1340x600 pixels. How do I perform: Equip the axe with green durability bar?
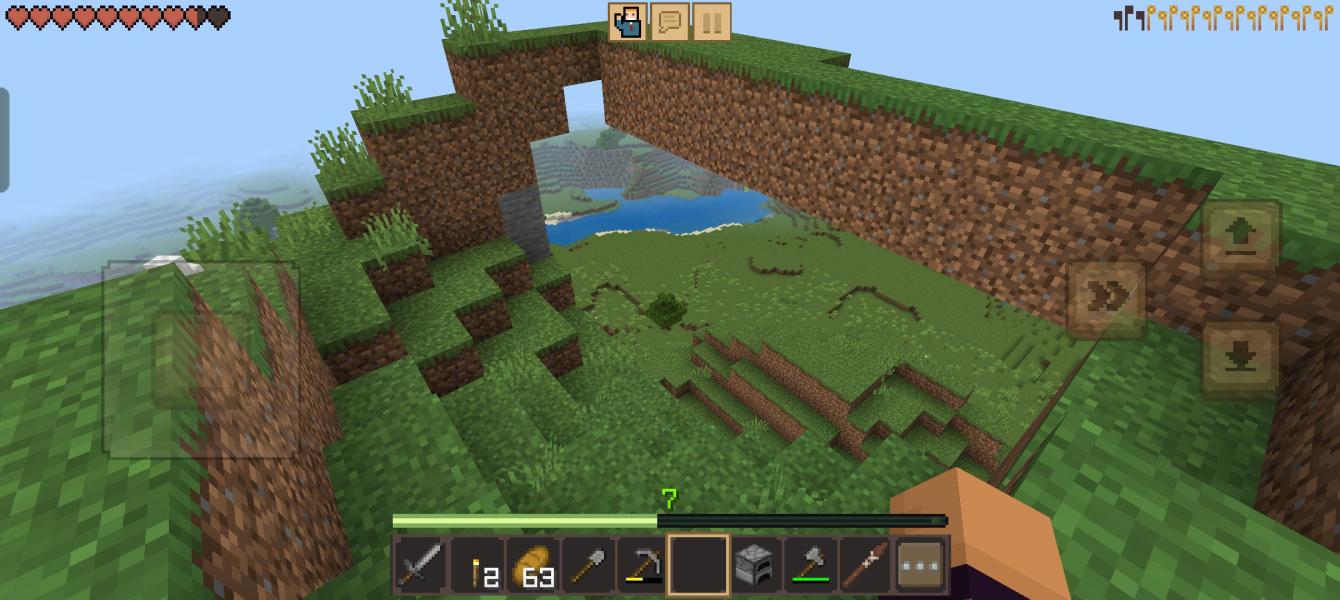(810, 567)
